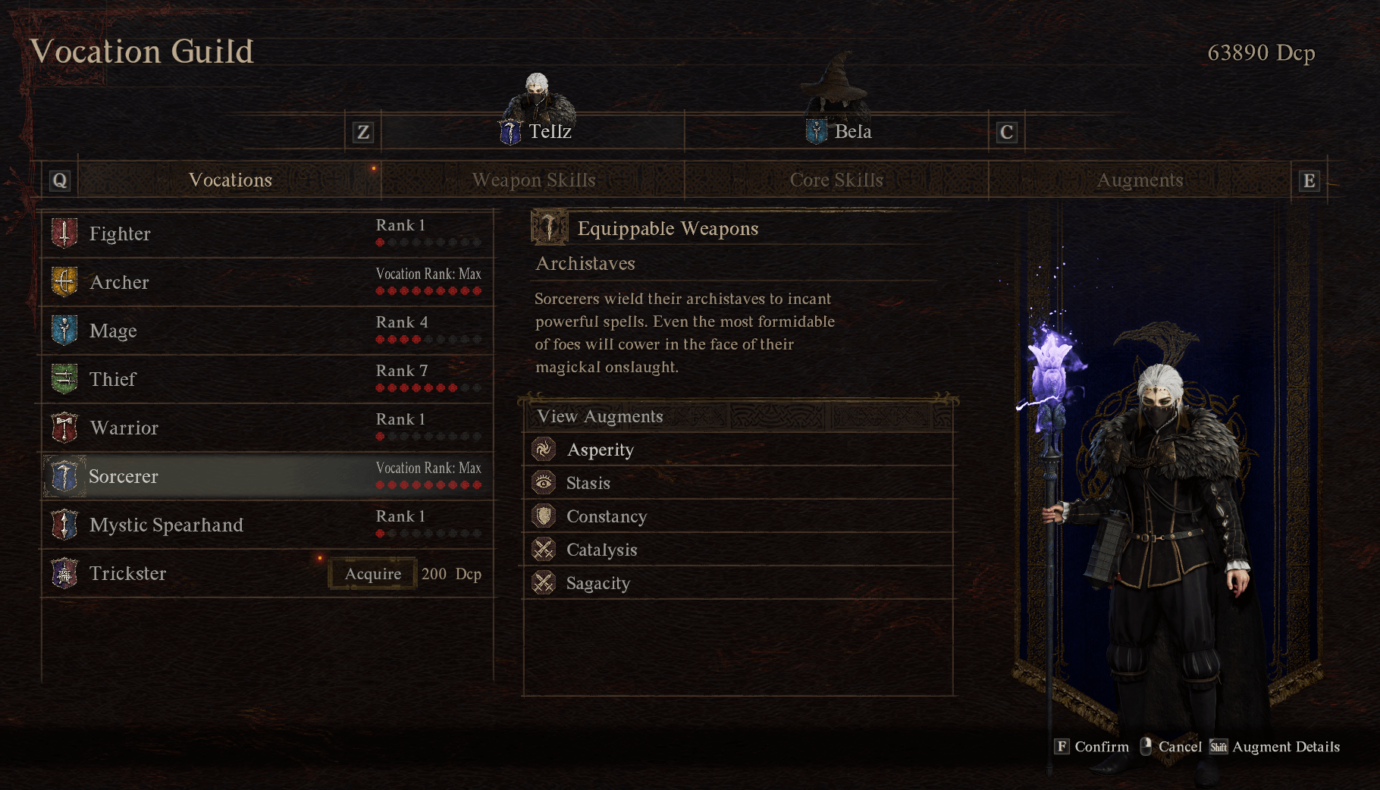Screen dimensions: 1380x790
Task: Click the Catalysis augment icon
Action: [543, 549]
